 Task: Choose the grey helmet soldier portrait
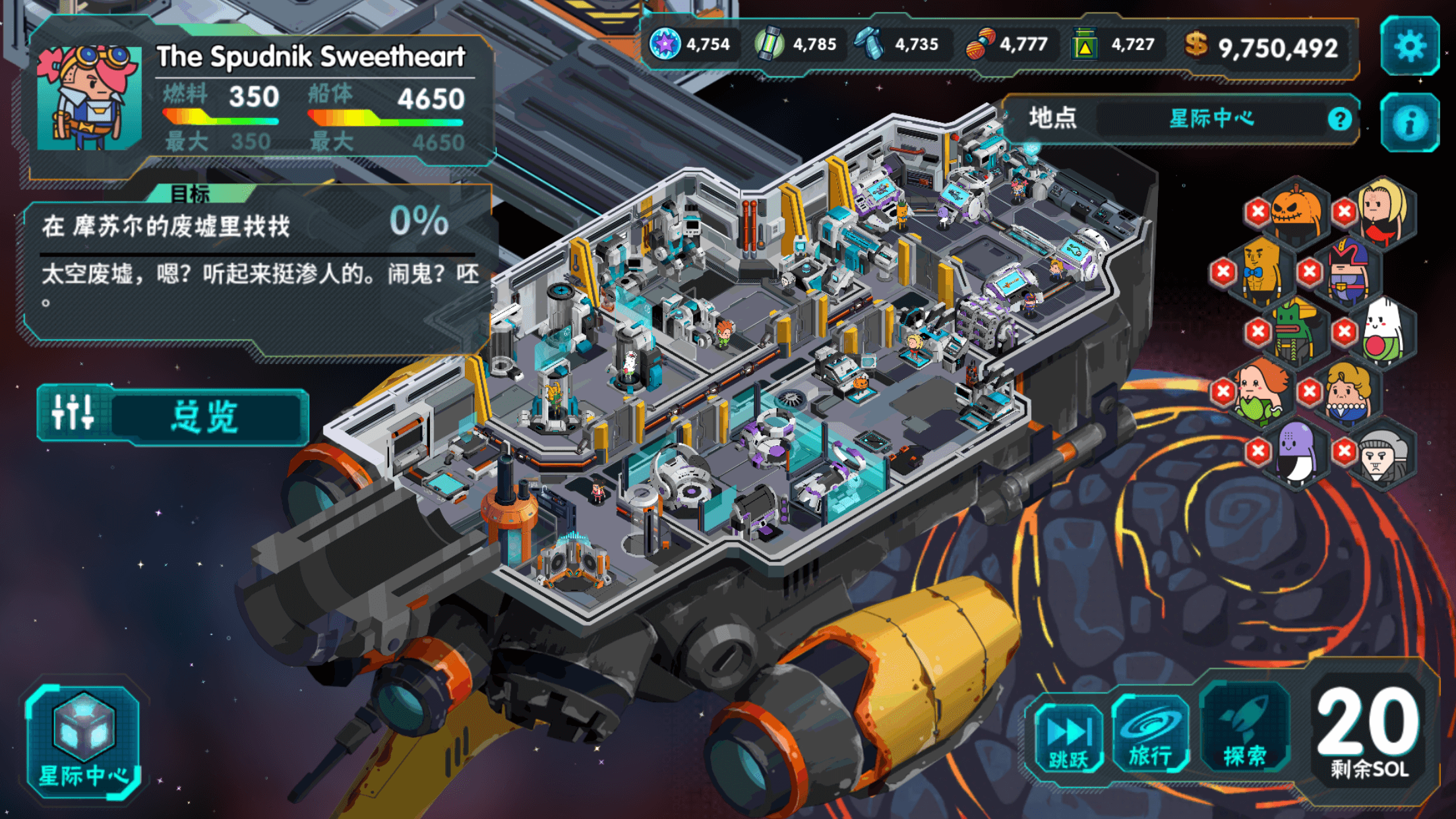coord(1383,455)
